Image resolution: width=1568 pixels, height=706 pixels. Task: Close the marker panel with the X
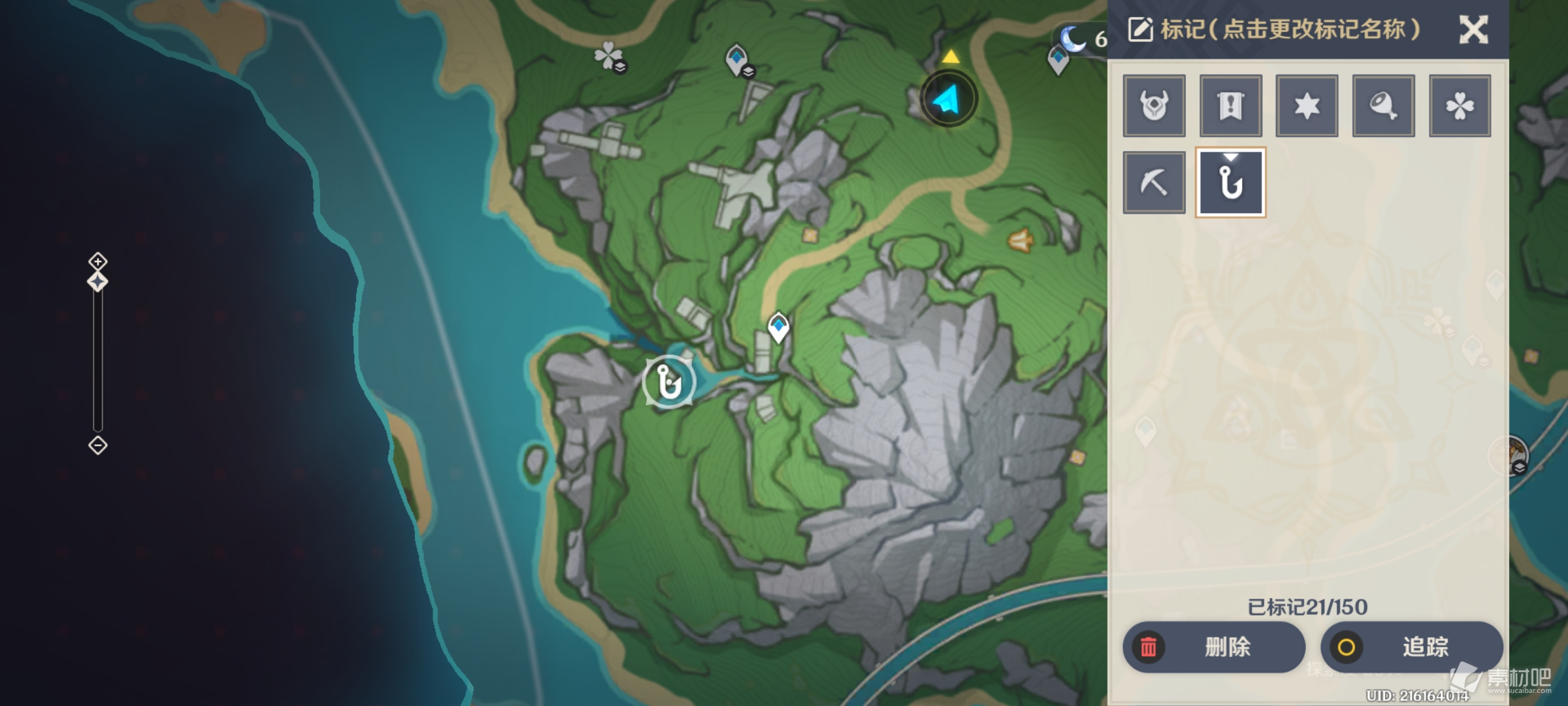(x=1473, y=30)
